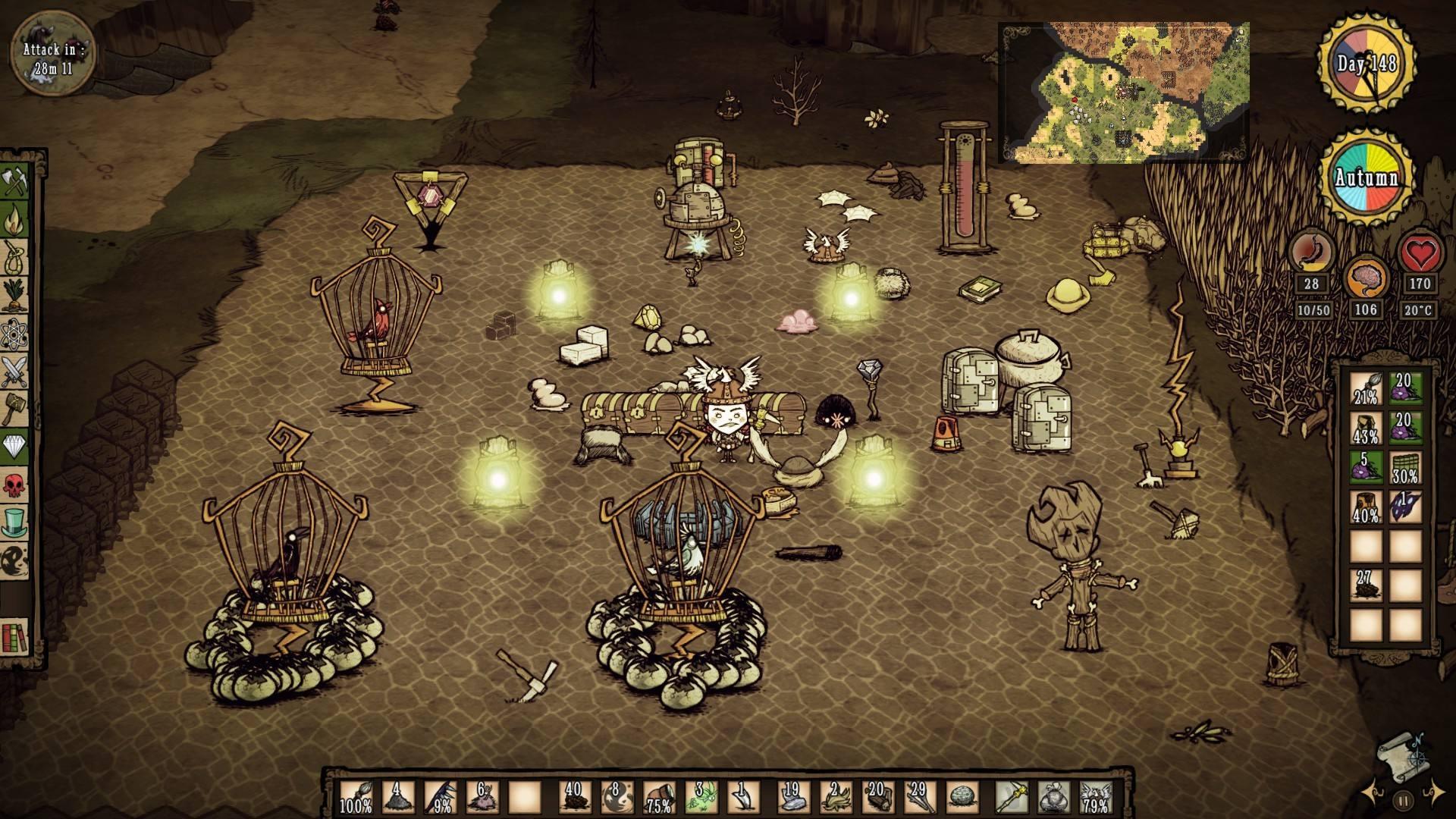Pause the game with the pause button
Image resolution: width=1456 pixels, height=819 pixels.
click(x=1403, y=800)
